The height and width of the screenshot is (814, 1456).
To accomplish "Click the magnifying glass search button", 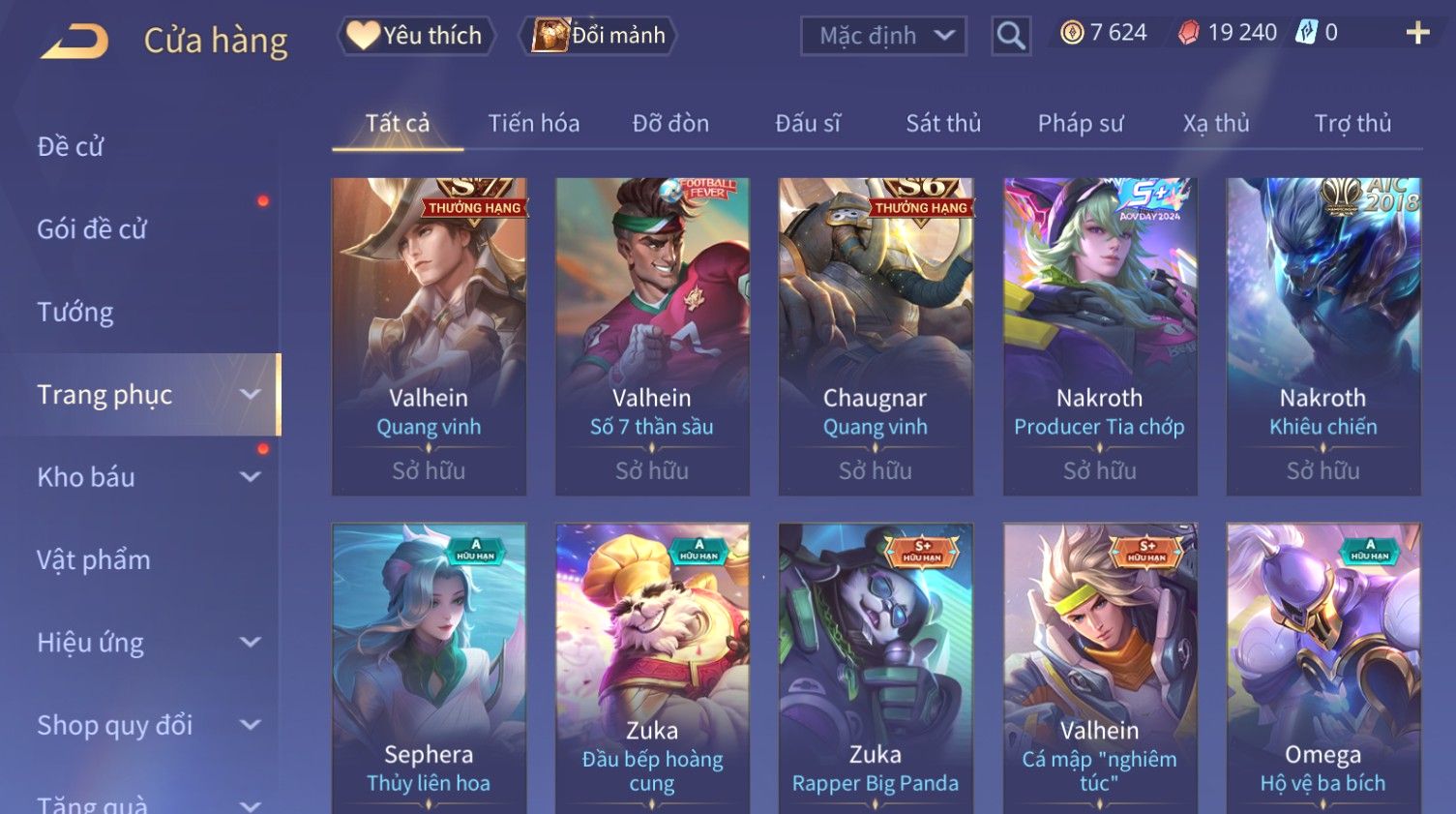I will (x=1011, y=36).
